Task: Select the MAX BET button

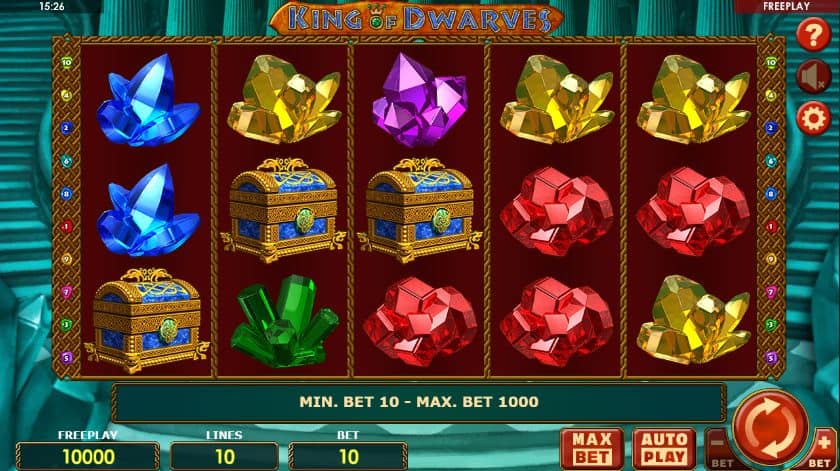Action: pyautogui.click(x=592, y=448)
